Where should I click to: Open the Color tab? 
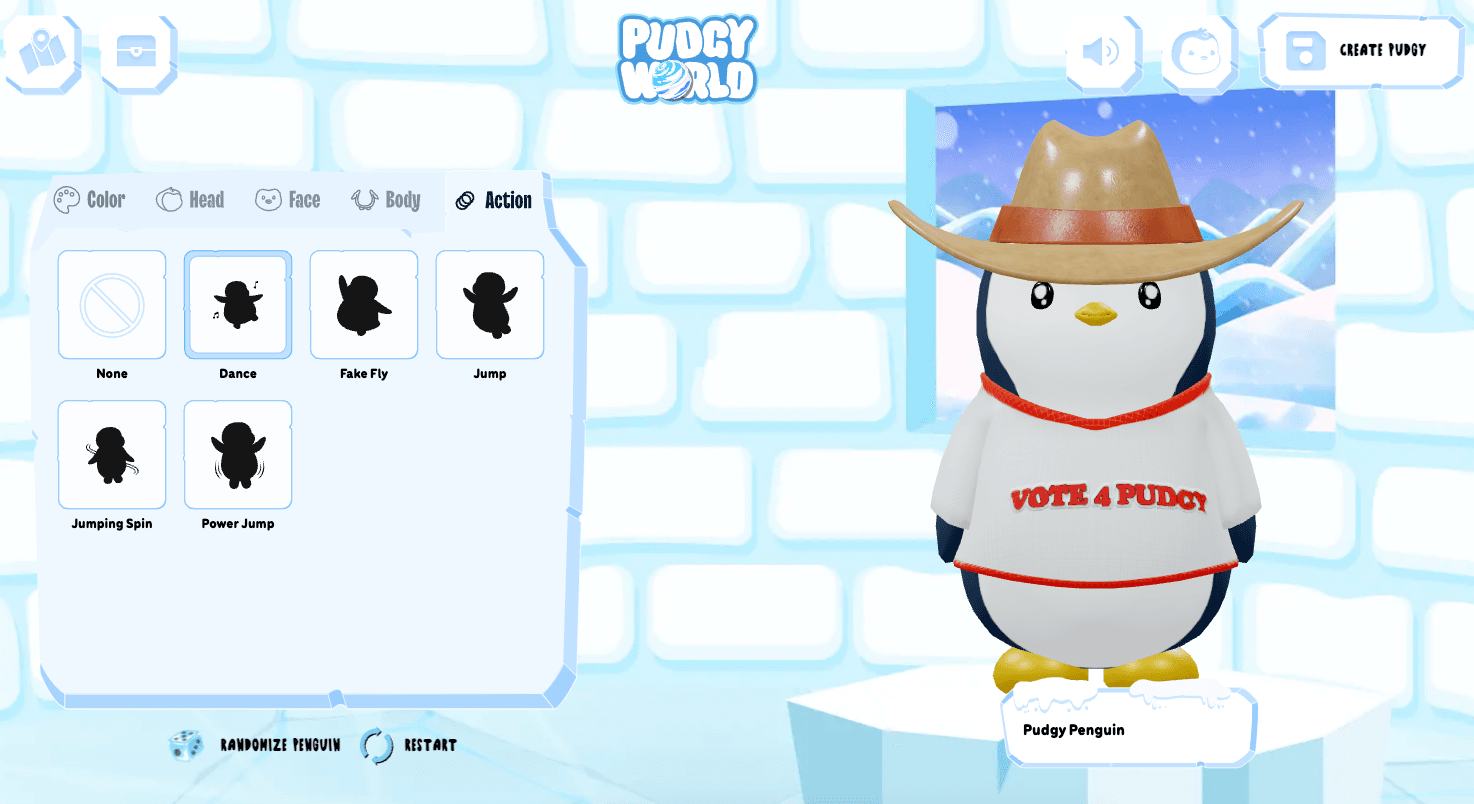(x=92, y=200)
